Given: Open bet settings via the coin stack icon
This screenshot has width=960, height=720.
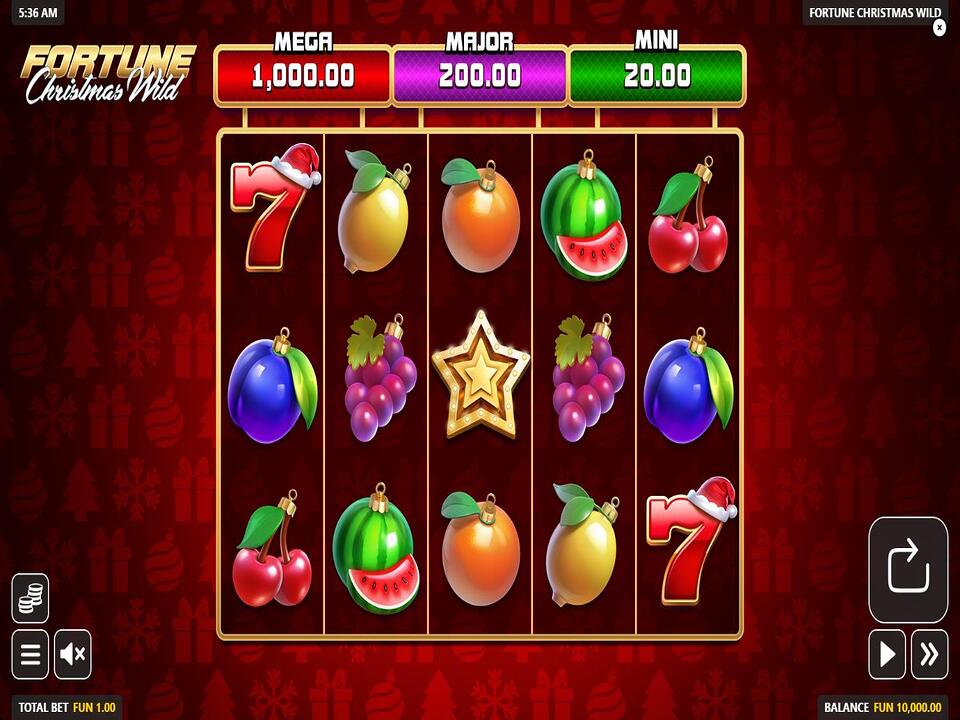Looking at the screenshot, I should pyautogui.click(x=30, y=598).
